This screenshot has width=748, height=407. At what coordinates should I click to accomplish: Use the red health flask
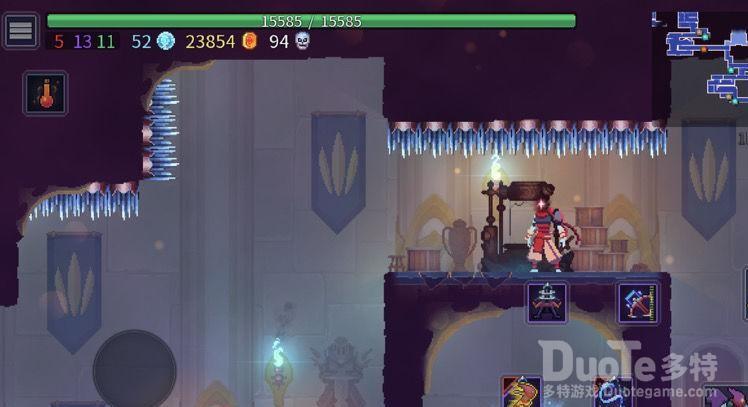(45, 93)
